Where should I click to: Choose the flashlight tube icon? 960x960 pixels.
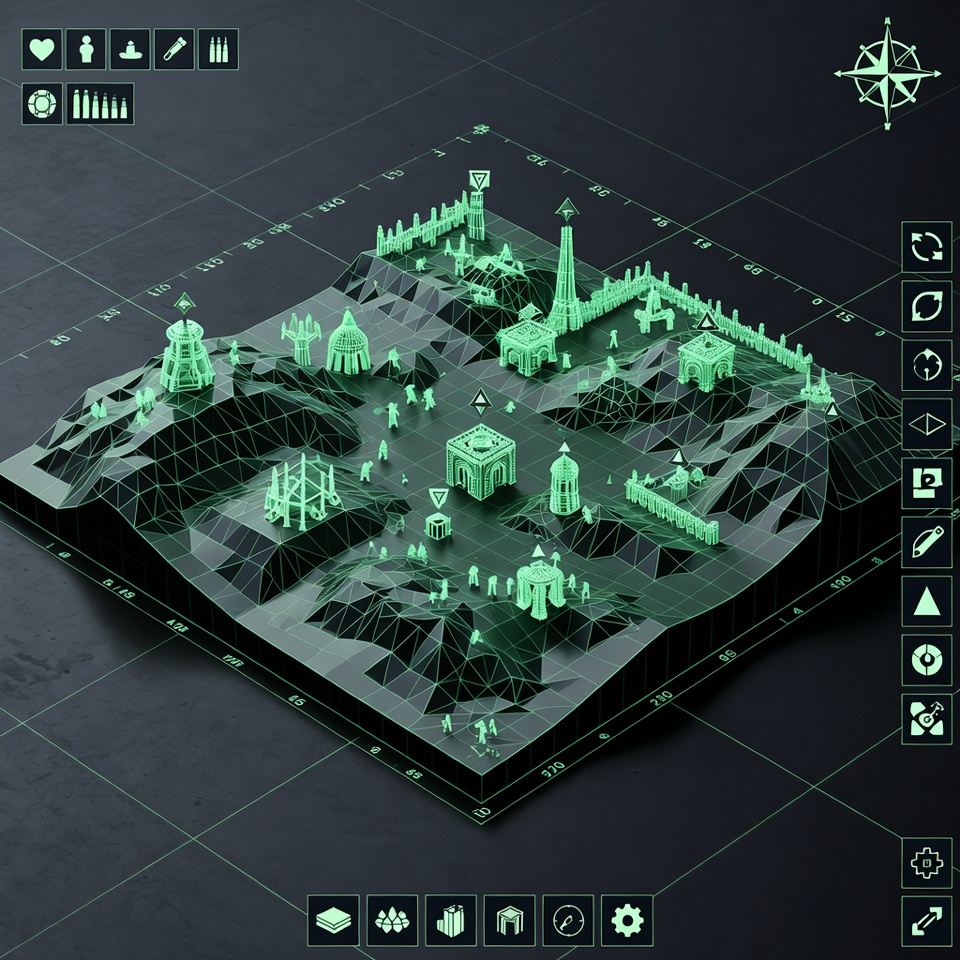174,50
